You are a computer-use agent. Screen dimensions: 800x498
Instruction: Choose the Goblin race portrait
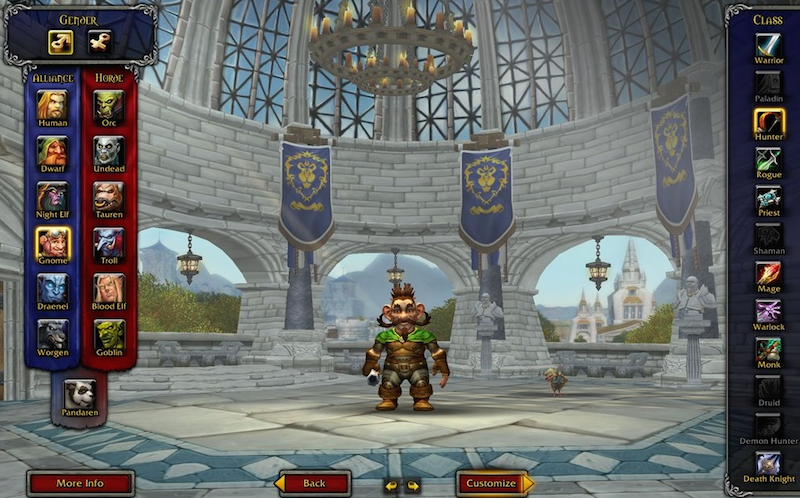pyautogui.click(x=109, y=334)
